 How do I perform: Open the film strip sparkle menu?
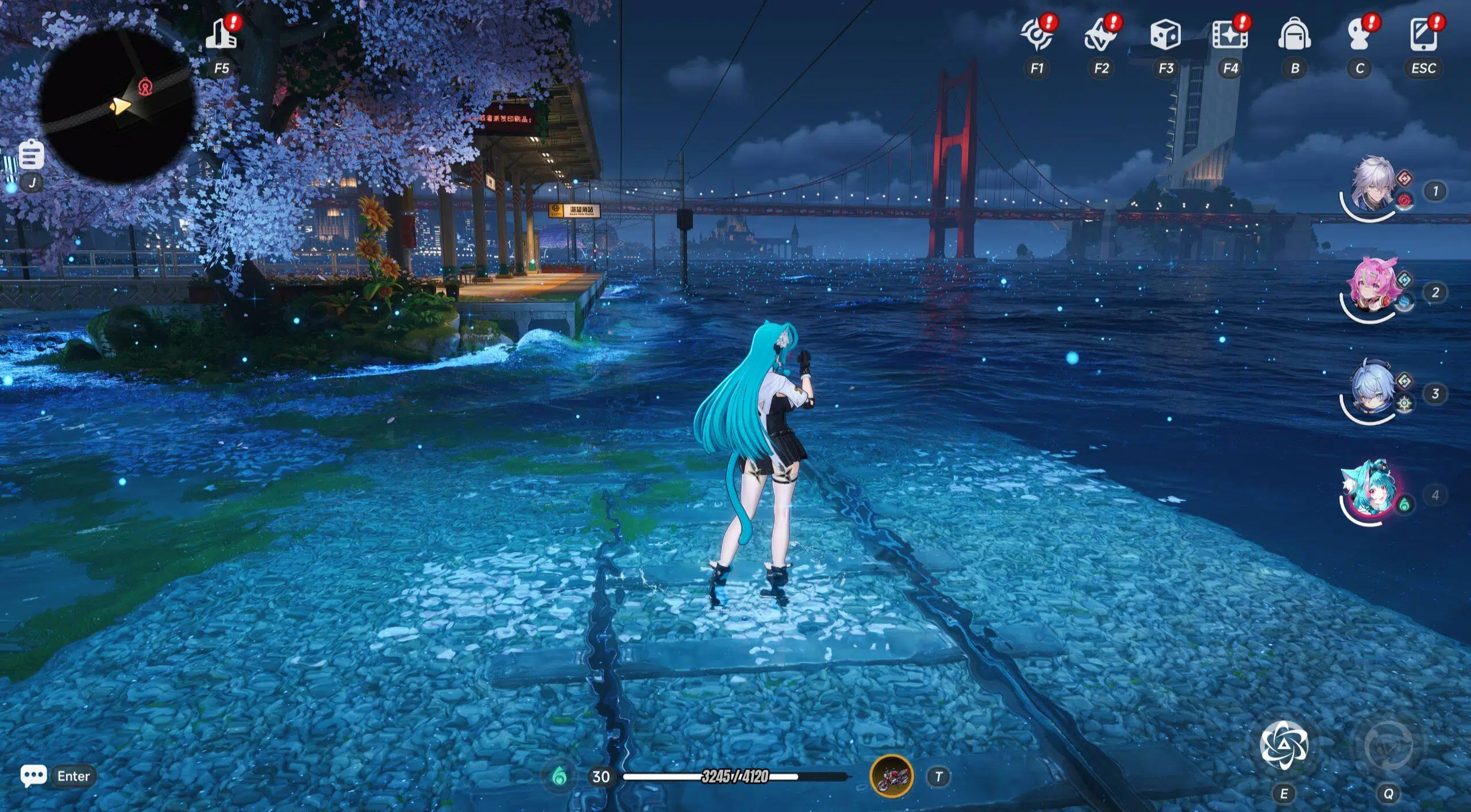point(1230,34)
